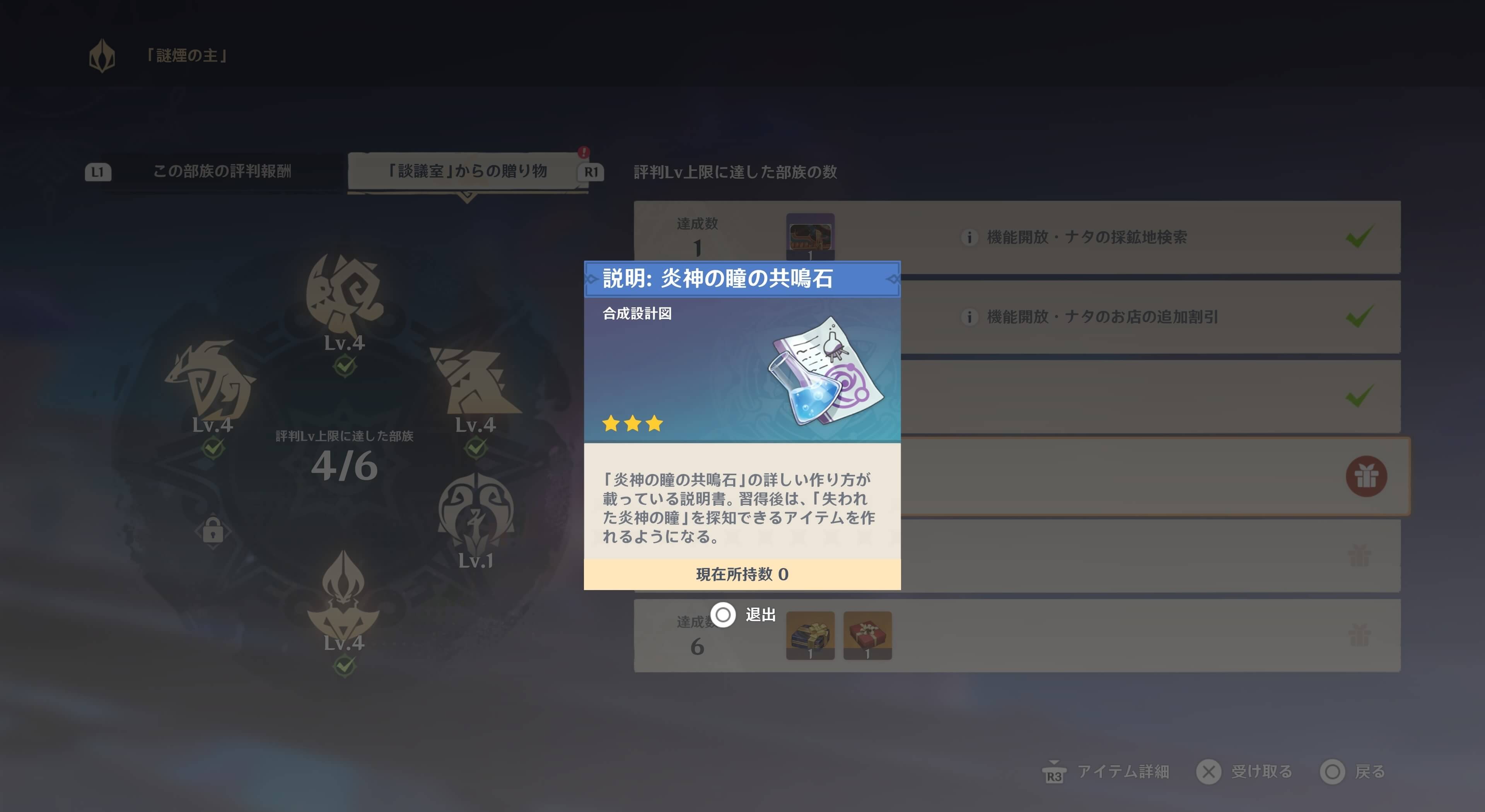
Task: Click the green check under the left Lv.4 tribe
Action: point(214,447)
